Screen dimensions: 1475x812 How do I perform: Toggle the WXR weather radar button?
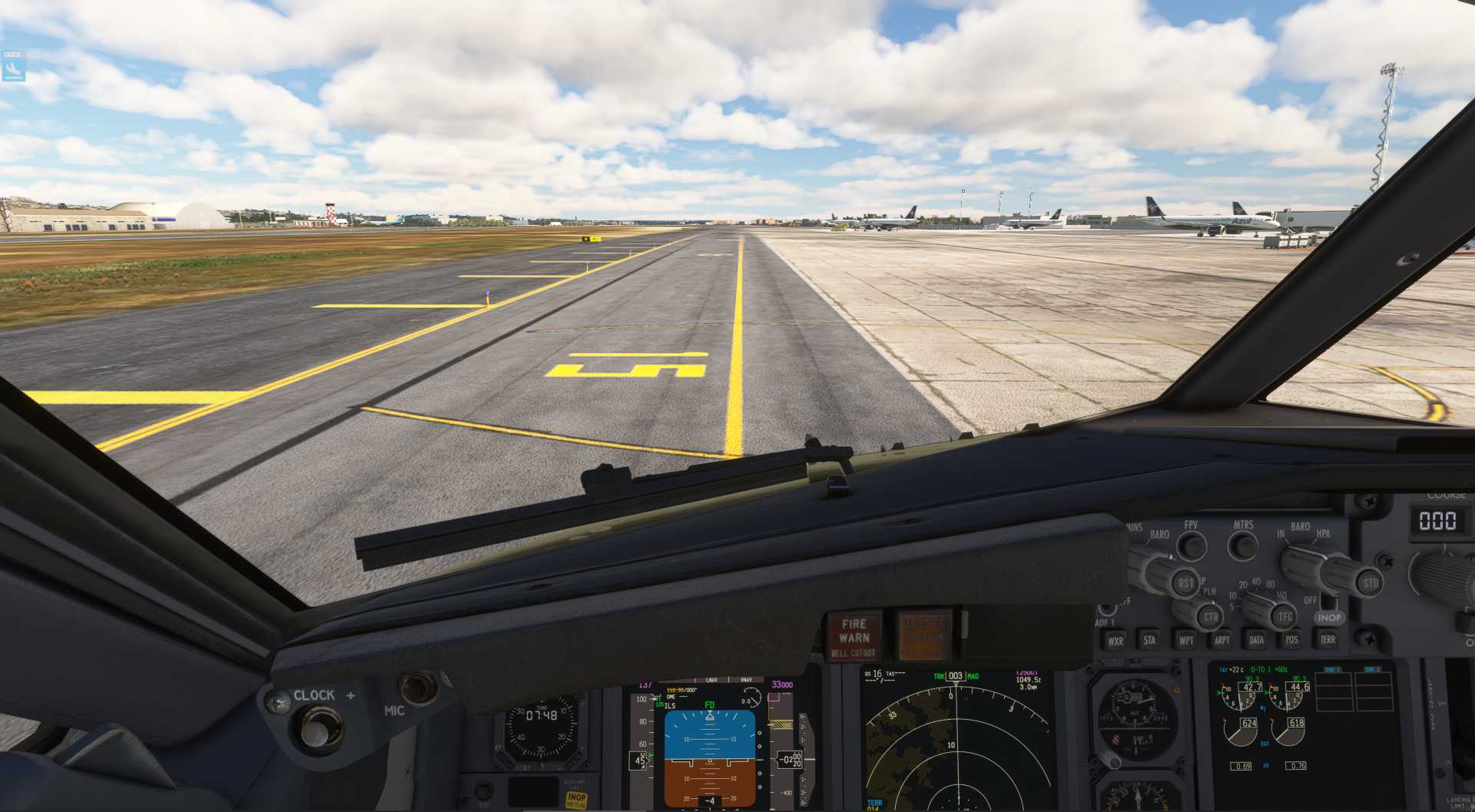1115,640
